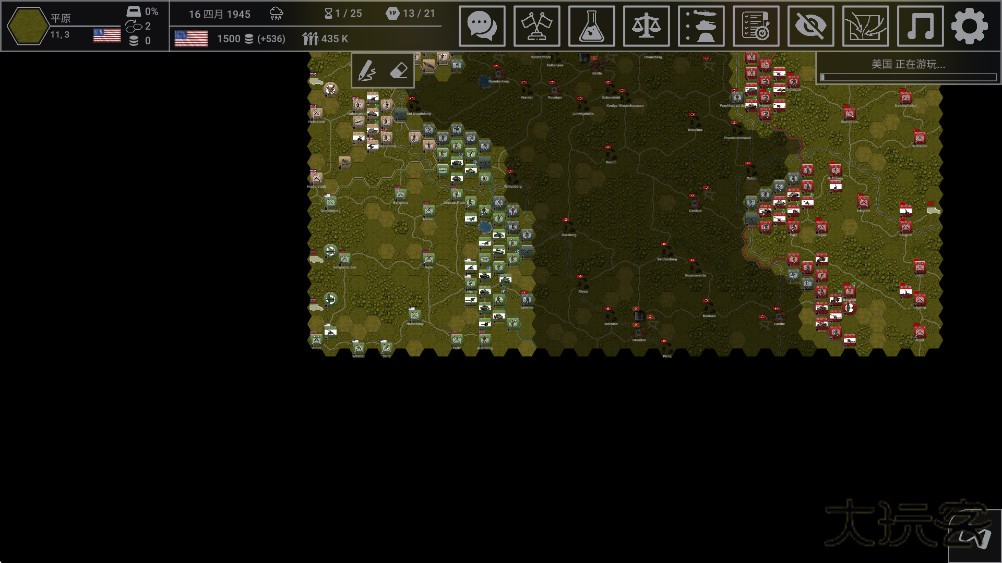
Task: Open the crossed flags diplomacy screen
Action: 537,26
